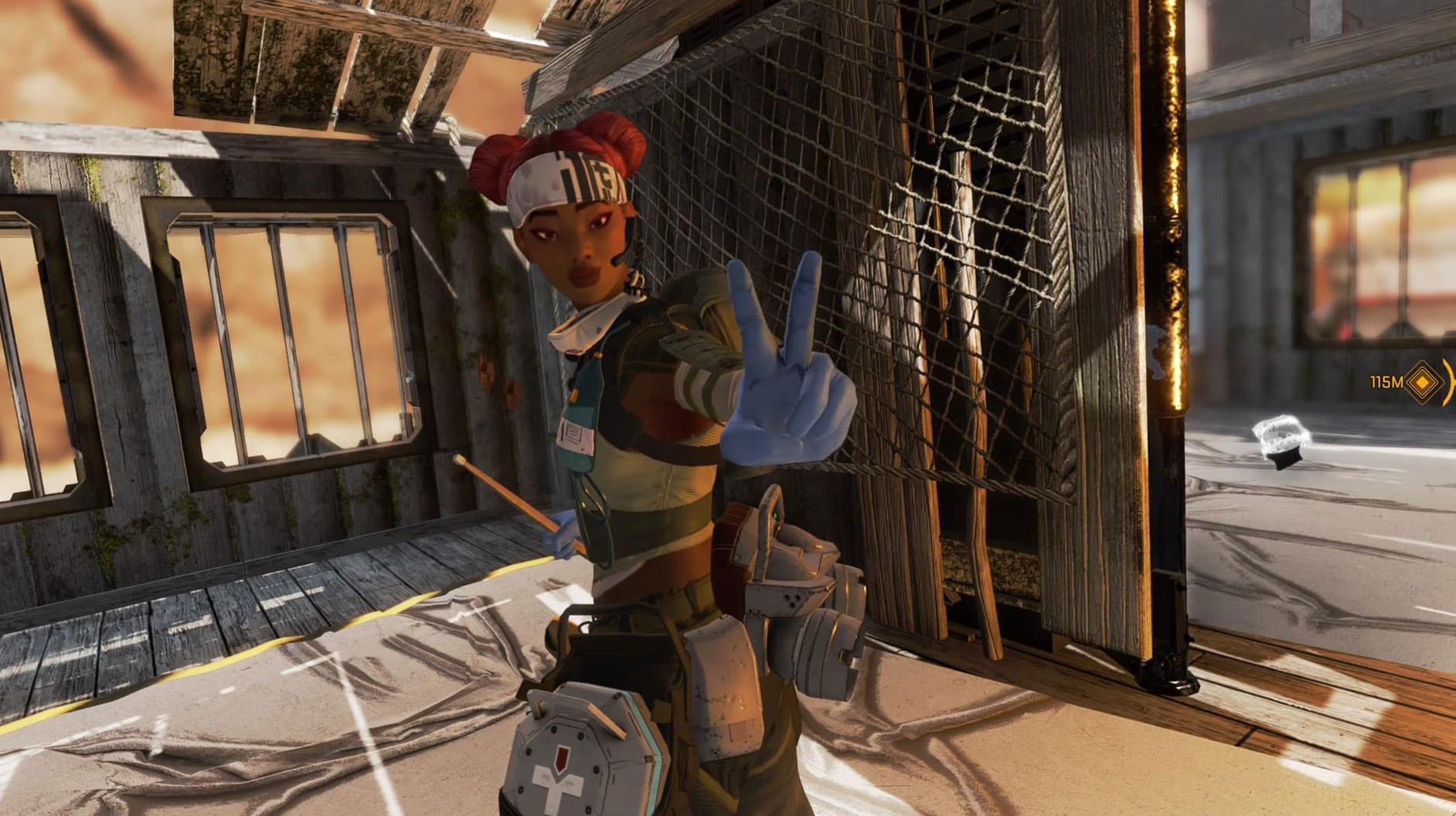Image resolution: width=1456 pixels, height=816 pixels.
Task: Click the orange 115M waypoint diamond marker
Action: [1423, 382]
